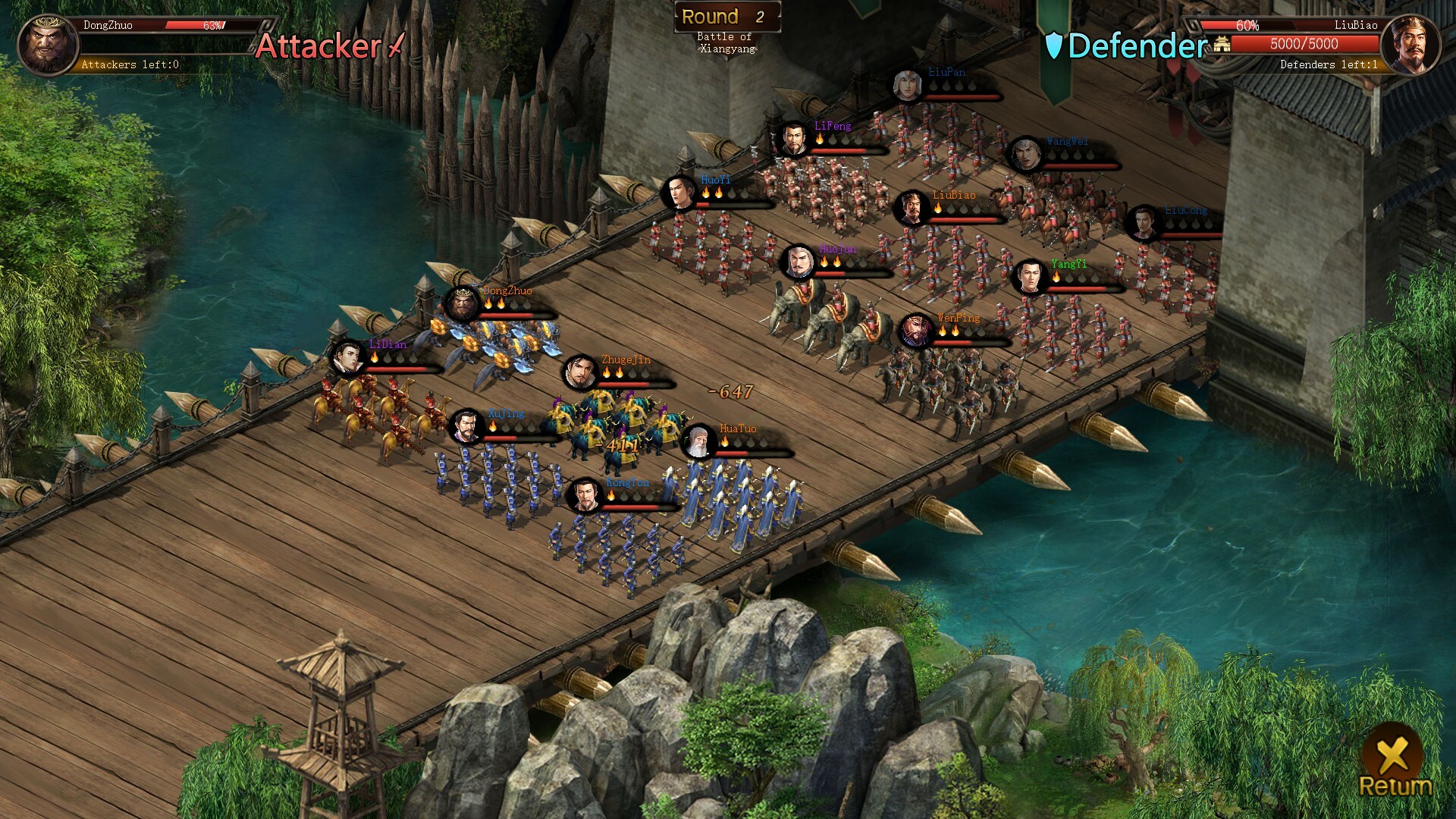1456x819 pixels.
Task: Choose LiDian's unit portrait
Action: pos(348,358)
